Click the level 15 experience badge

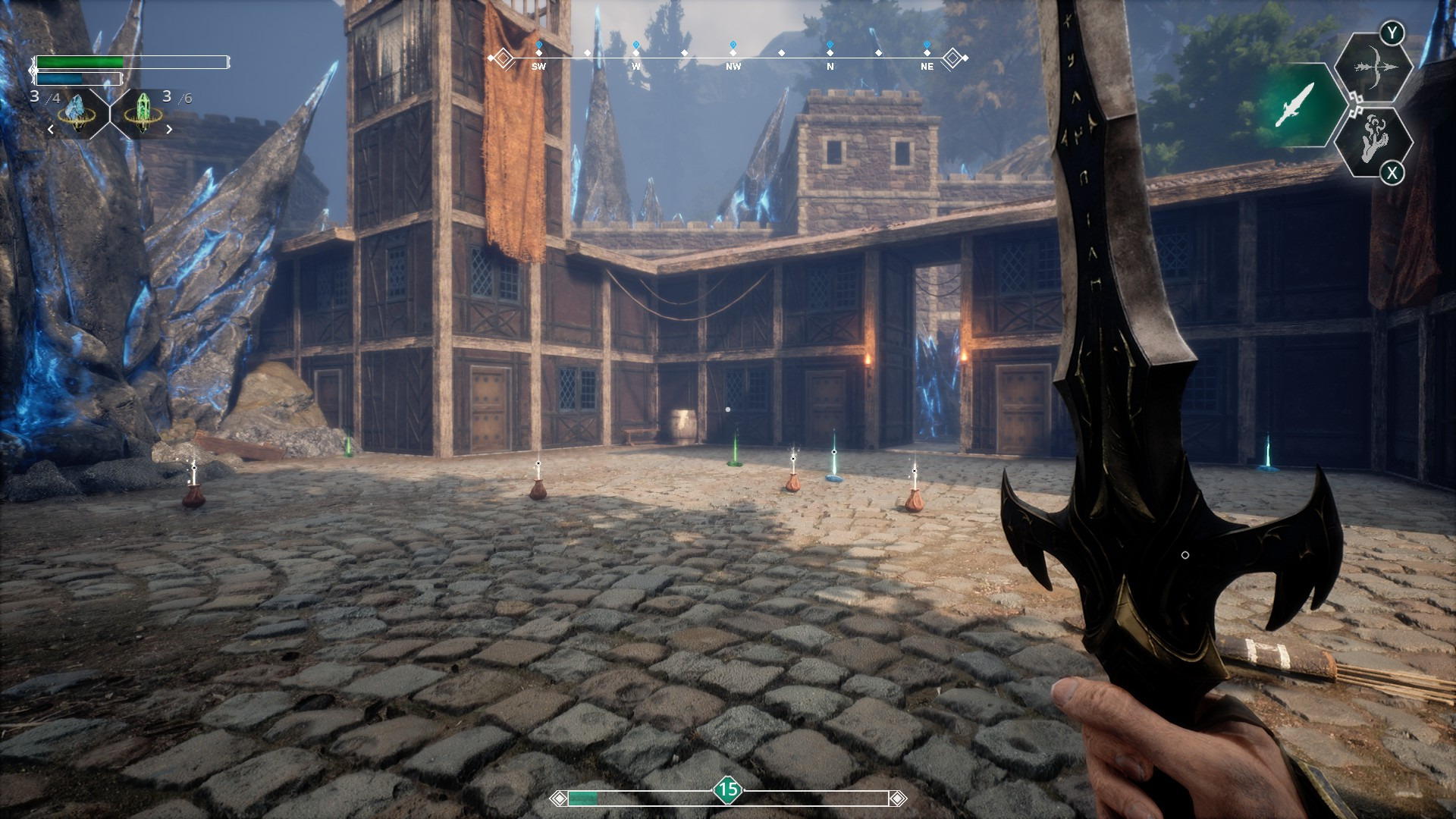point(728,789)
